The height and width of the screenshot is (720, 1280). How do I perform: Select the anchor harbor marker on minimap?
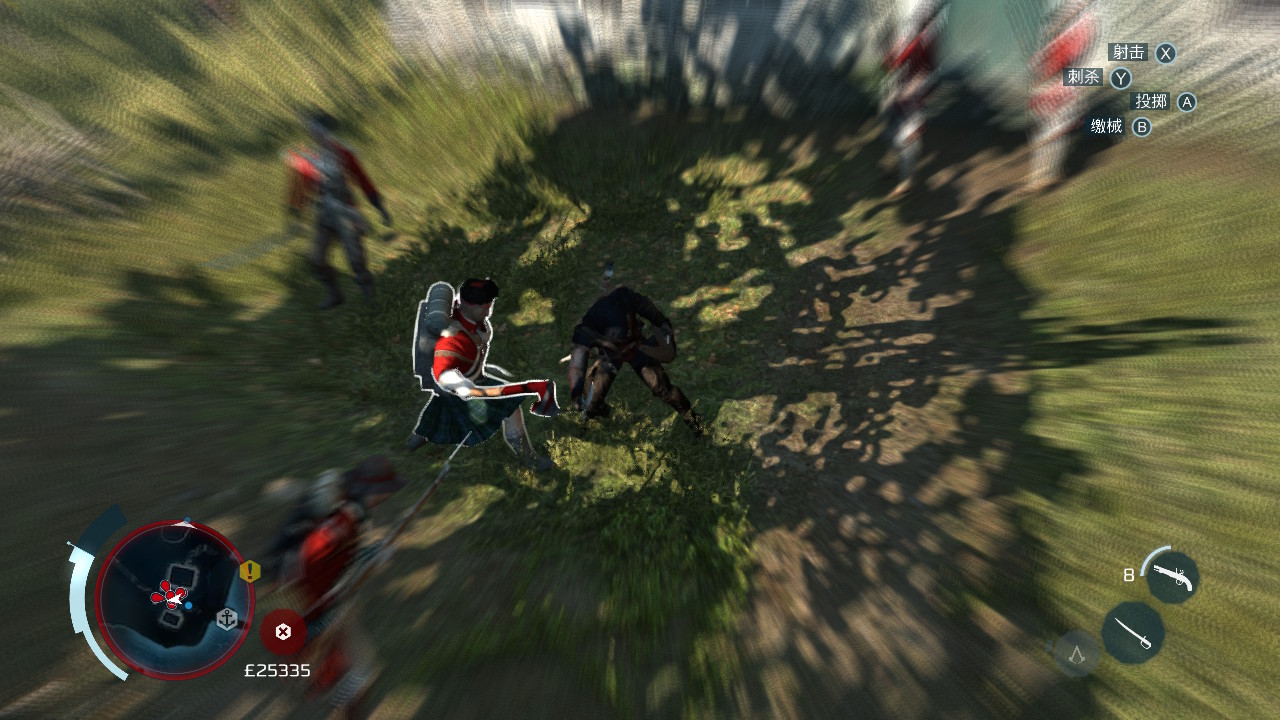[227, 619]
